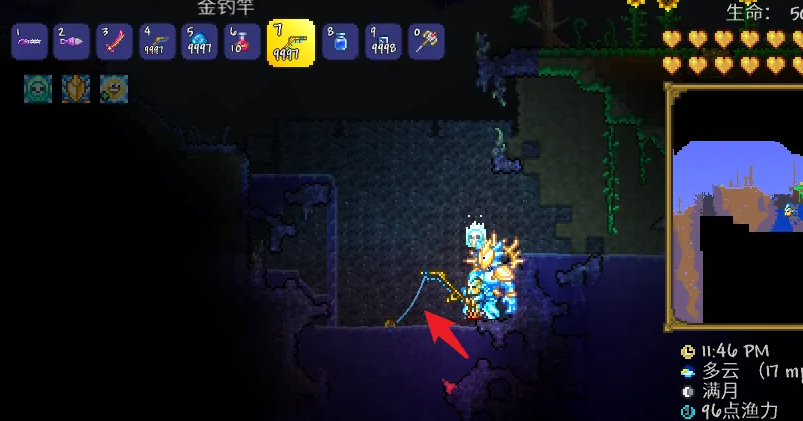The height and width of the screenshot is (421, 803).
Task: Select the purple gun in hotbar slot 1
Action: (29, 43)
